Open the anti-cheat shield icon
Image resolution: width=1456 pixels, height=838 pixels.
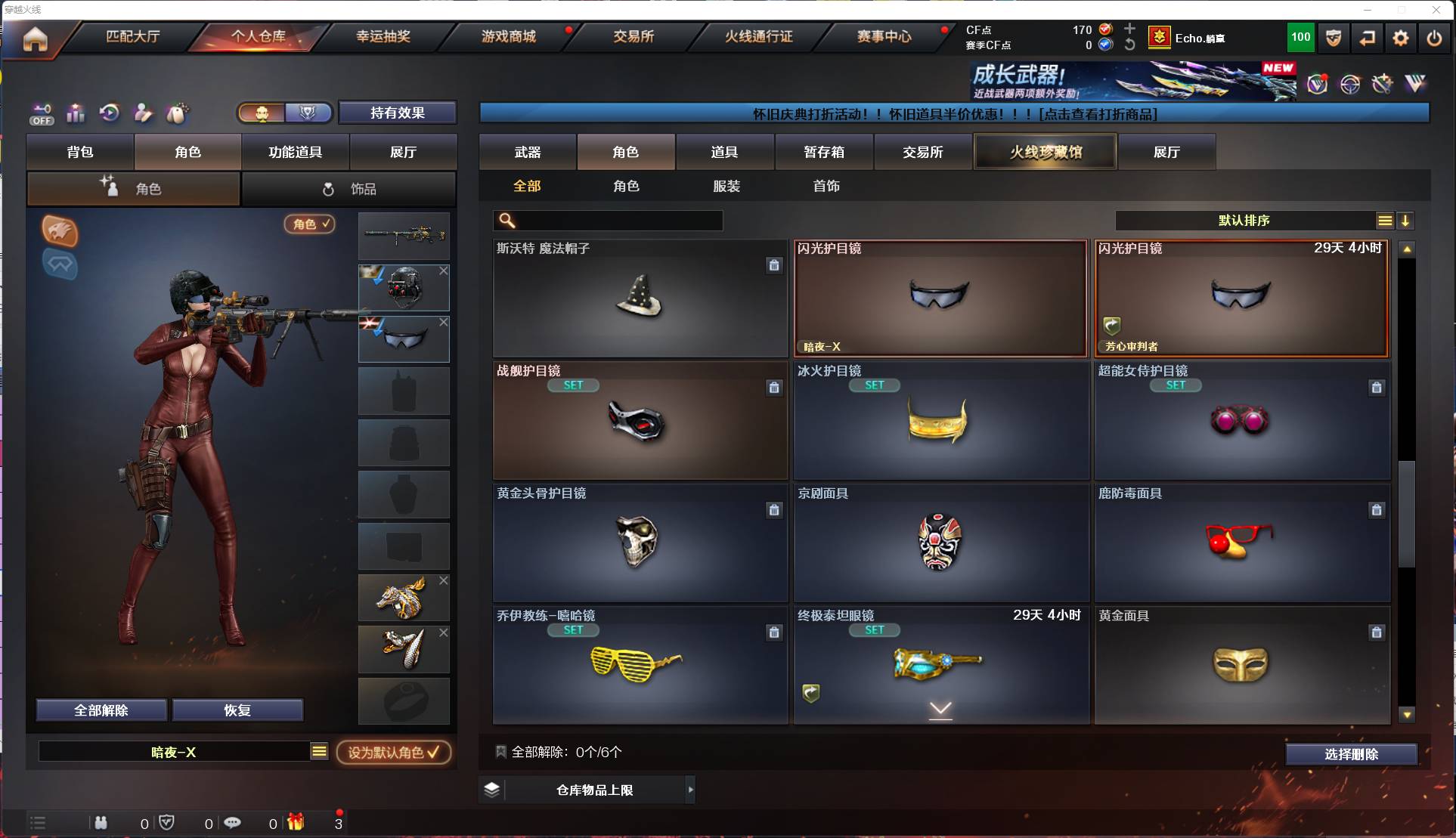1333,38
